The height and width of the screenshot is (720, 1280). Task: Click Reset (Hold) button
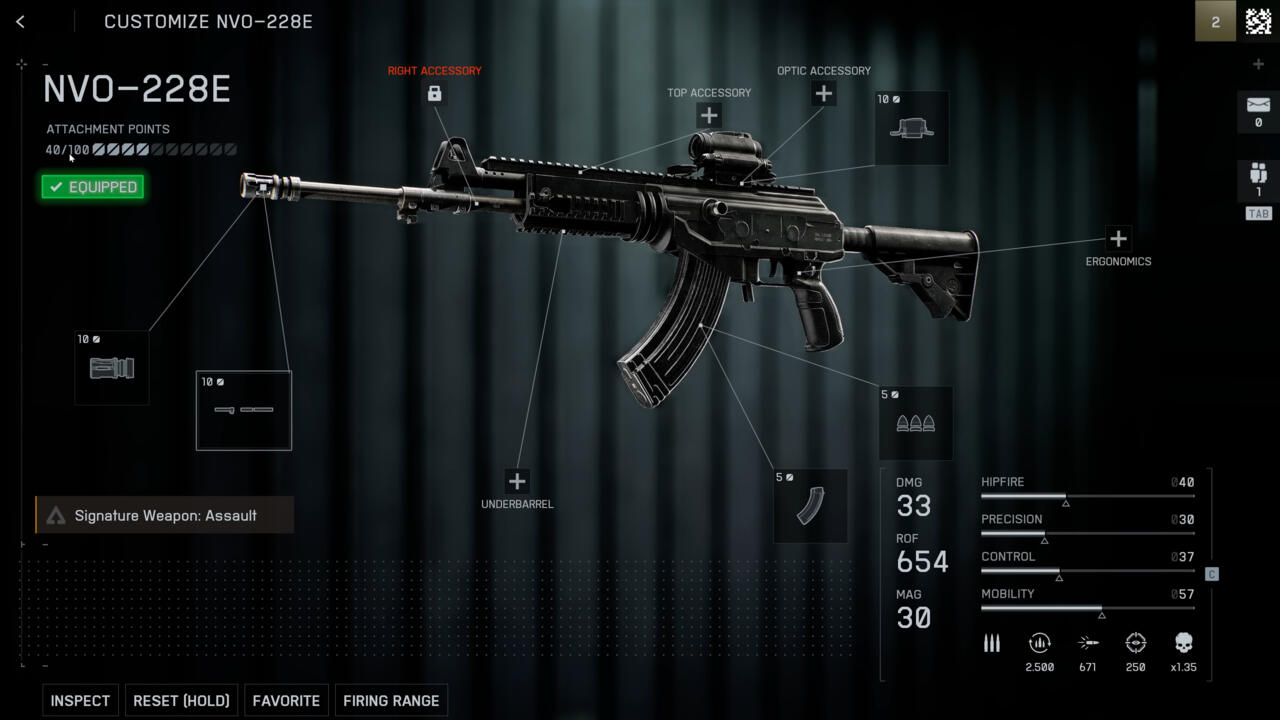(x=181, y=700)
